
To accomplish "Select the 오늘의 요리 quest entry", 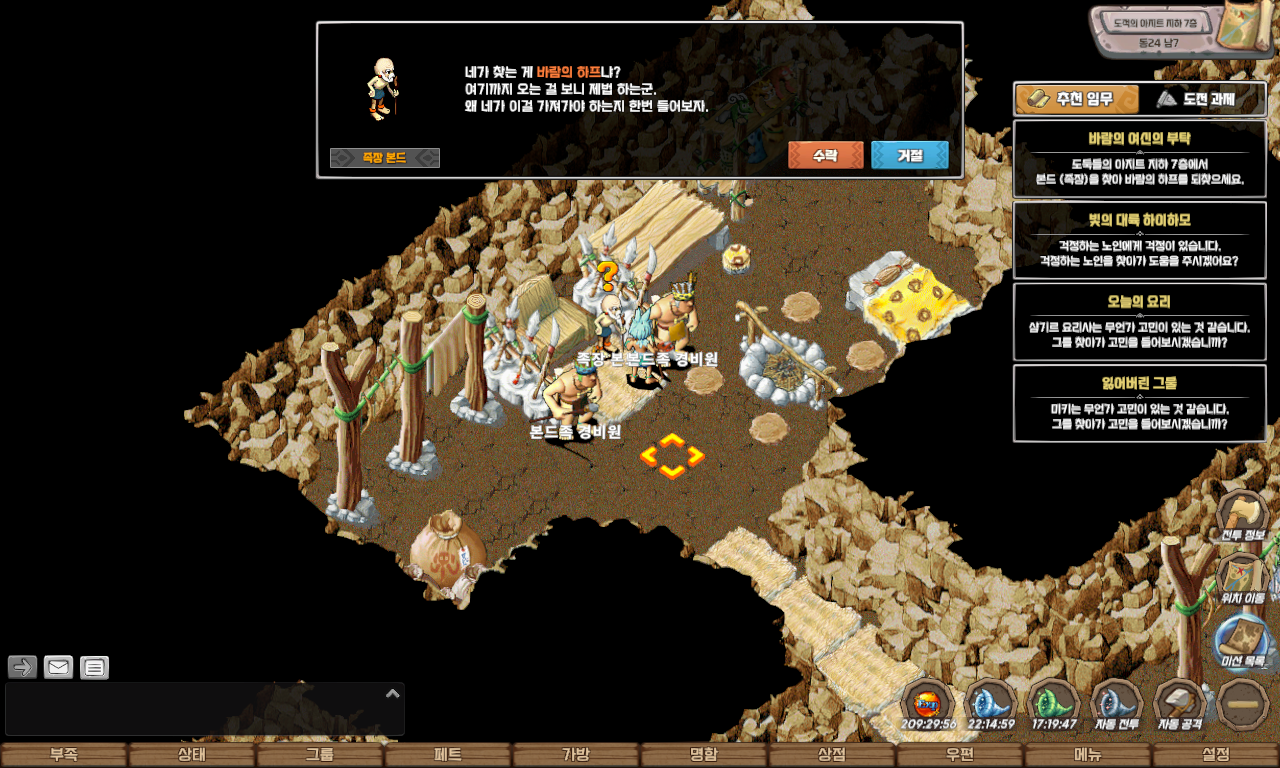I will 1140,322.
